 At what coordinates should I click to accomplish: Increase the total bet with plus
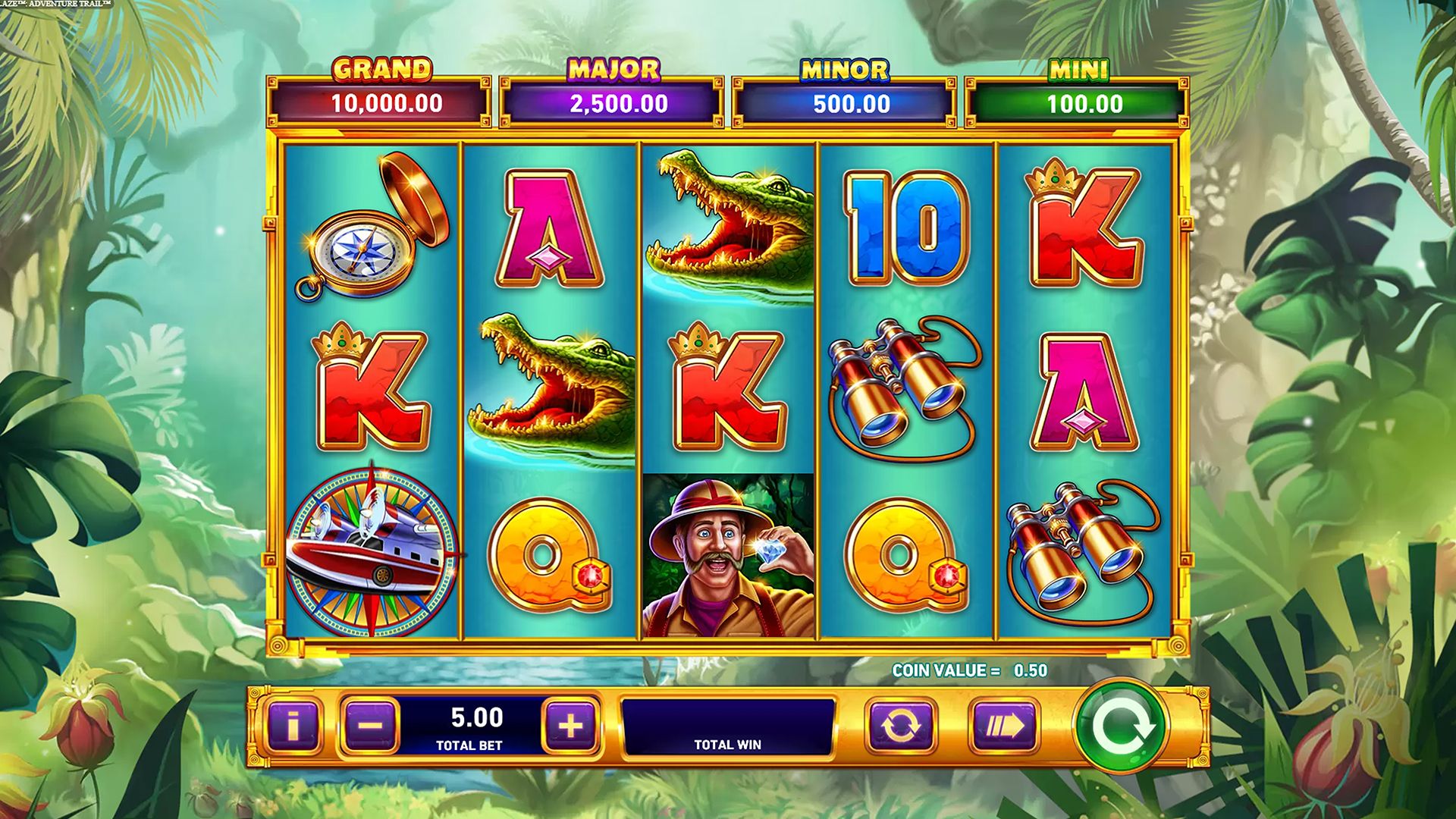pos(570,726)
